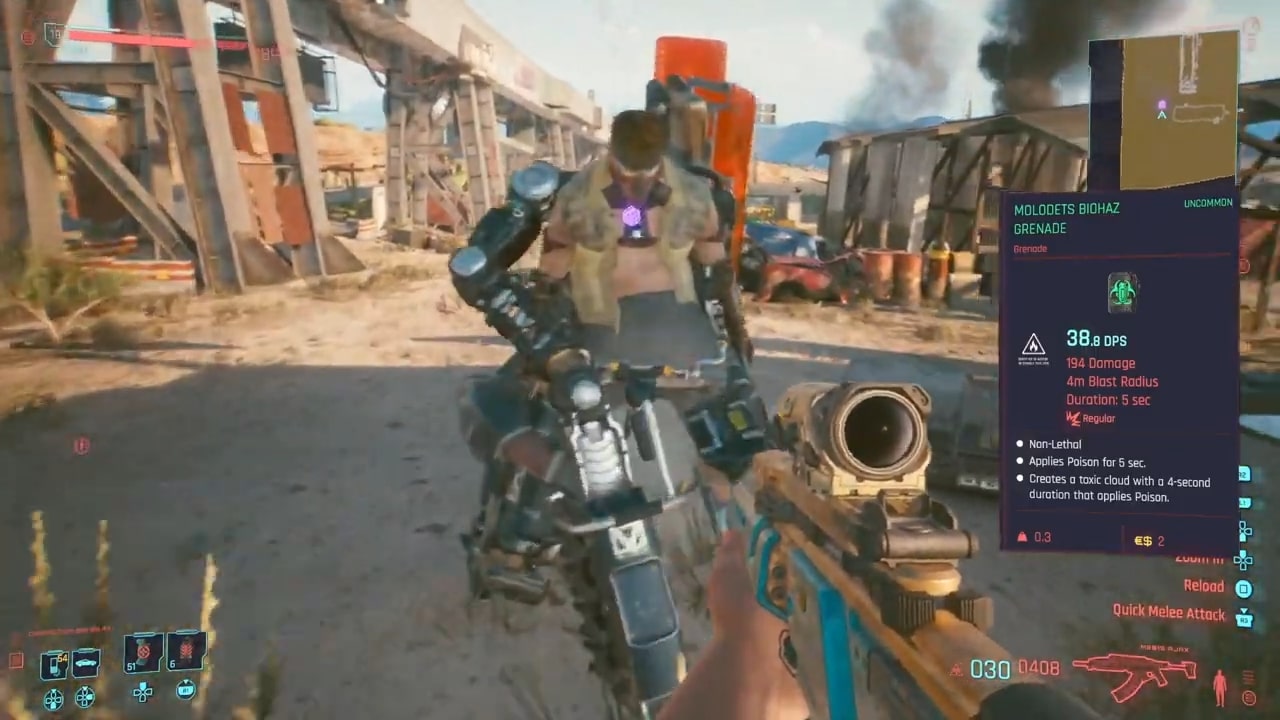1280x720 pixels.
Task: Select the grenade quickslot showing 51
Action: pyautogui.click(x=142, y=651)
